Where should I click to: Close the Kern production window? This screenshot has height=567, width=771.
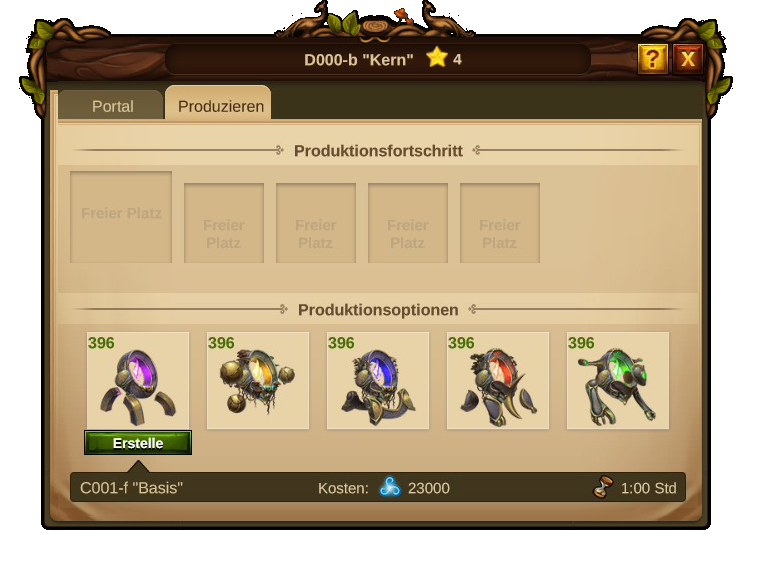point(688,59)
